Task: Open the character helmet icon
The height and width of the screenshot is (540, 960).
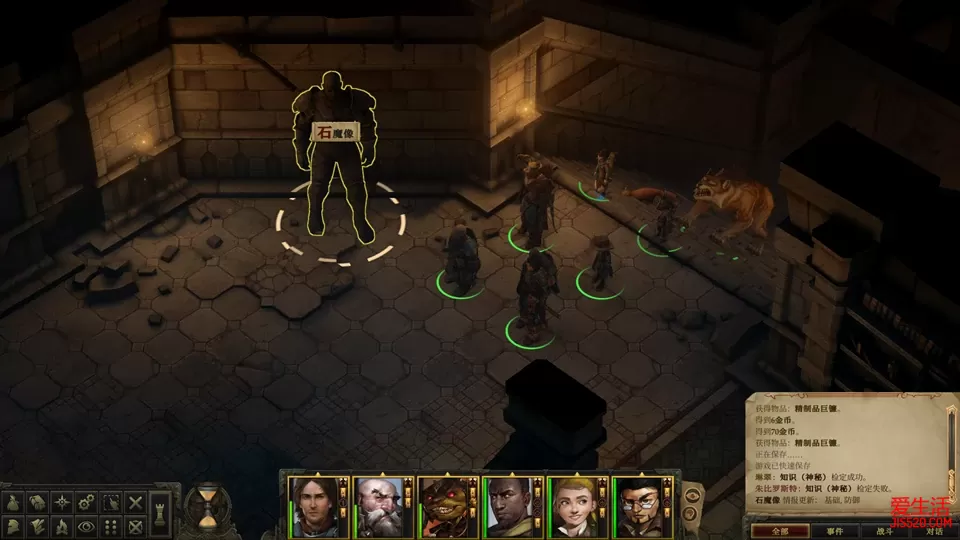Action: click(14, 525)
